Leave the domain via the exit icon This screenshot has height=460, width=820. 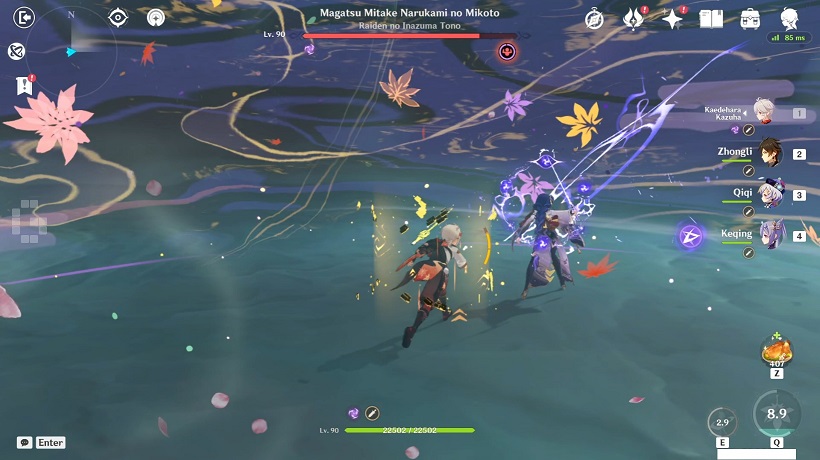[26, 17]
